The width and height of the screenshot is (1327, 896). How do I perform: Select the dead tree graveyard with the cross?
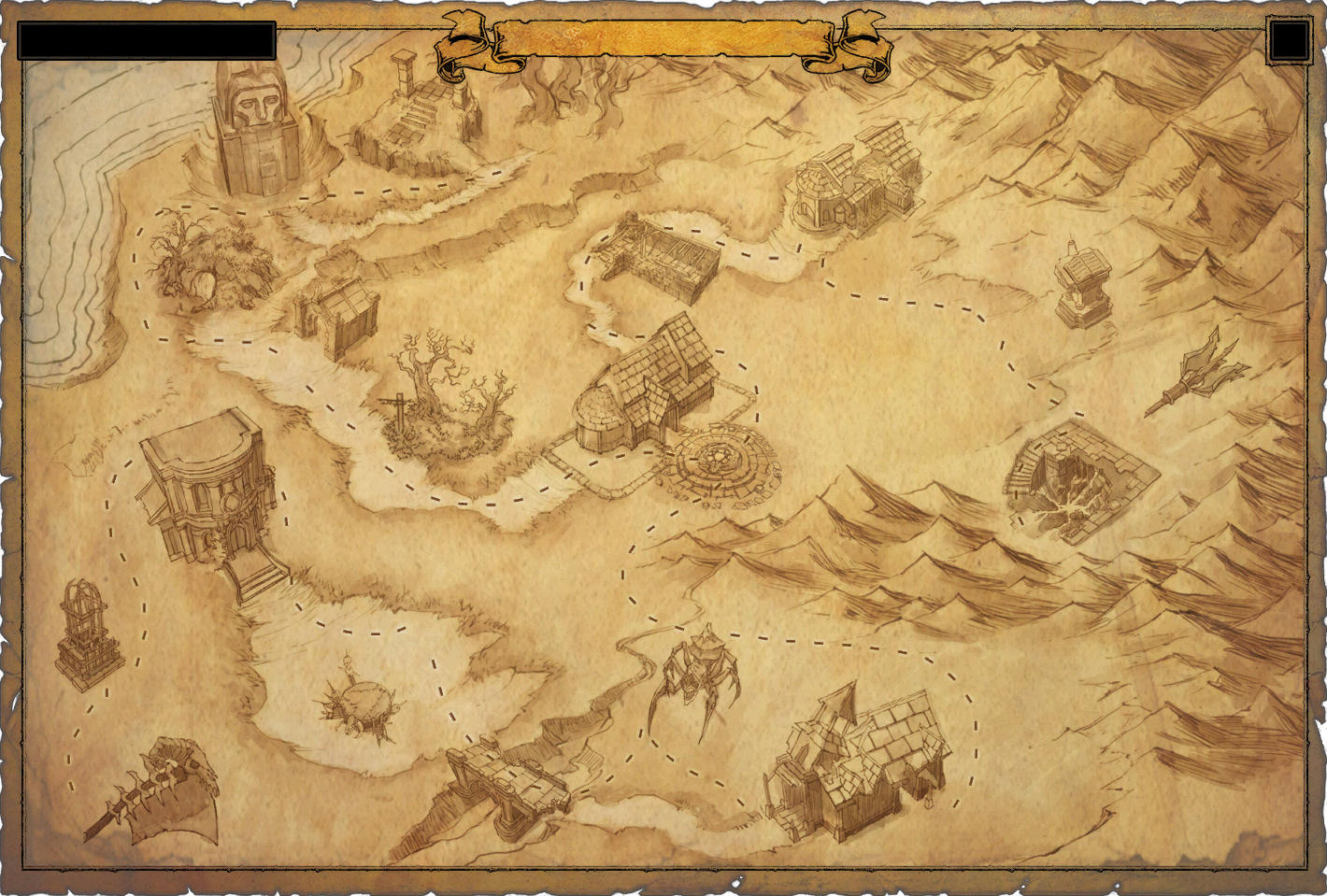(x=439, y=392)
